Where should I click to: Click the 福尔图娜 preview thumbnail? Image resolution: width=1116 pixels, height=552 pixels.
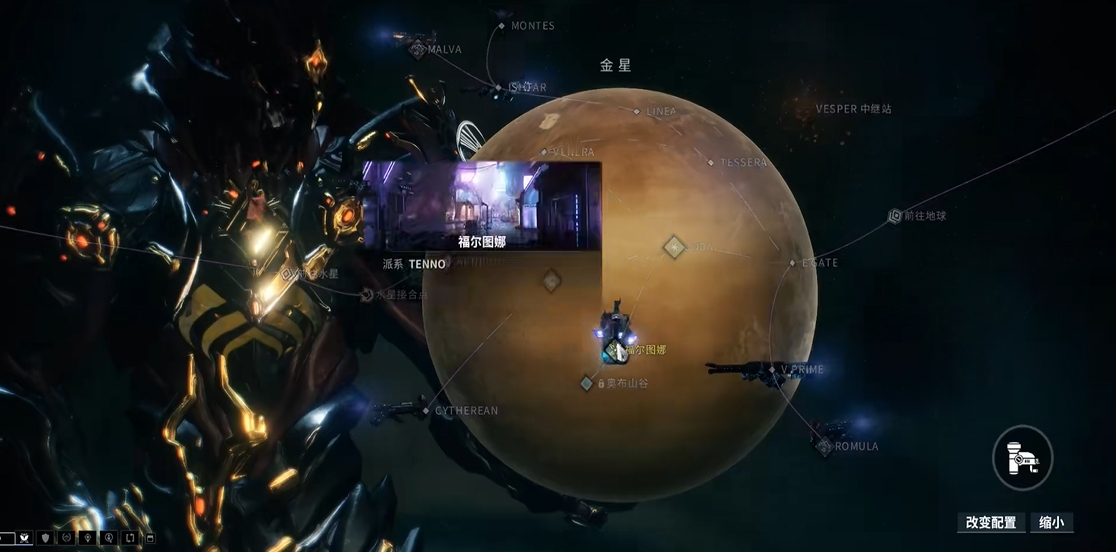click(x=481, y=204)
